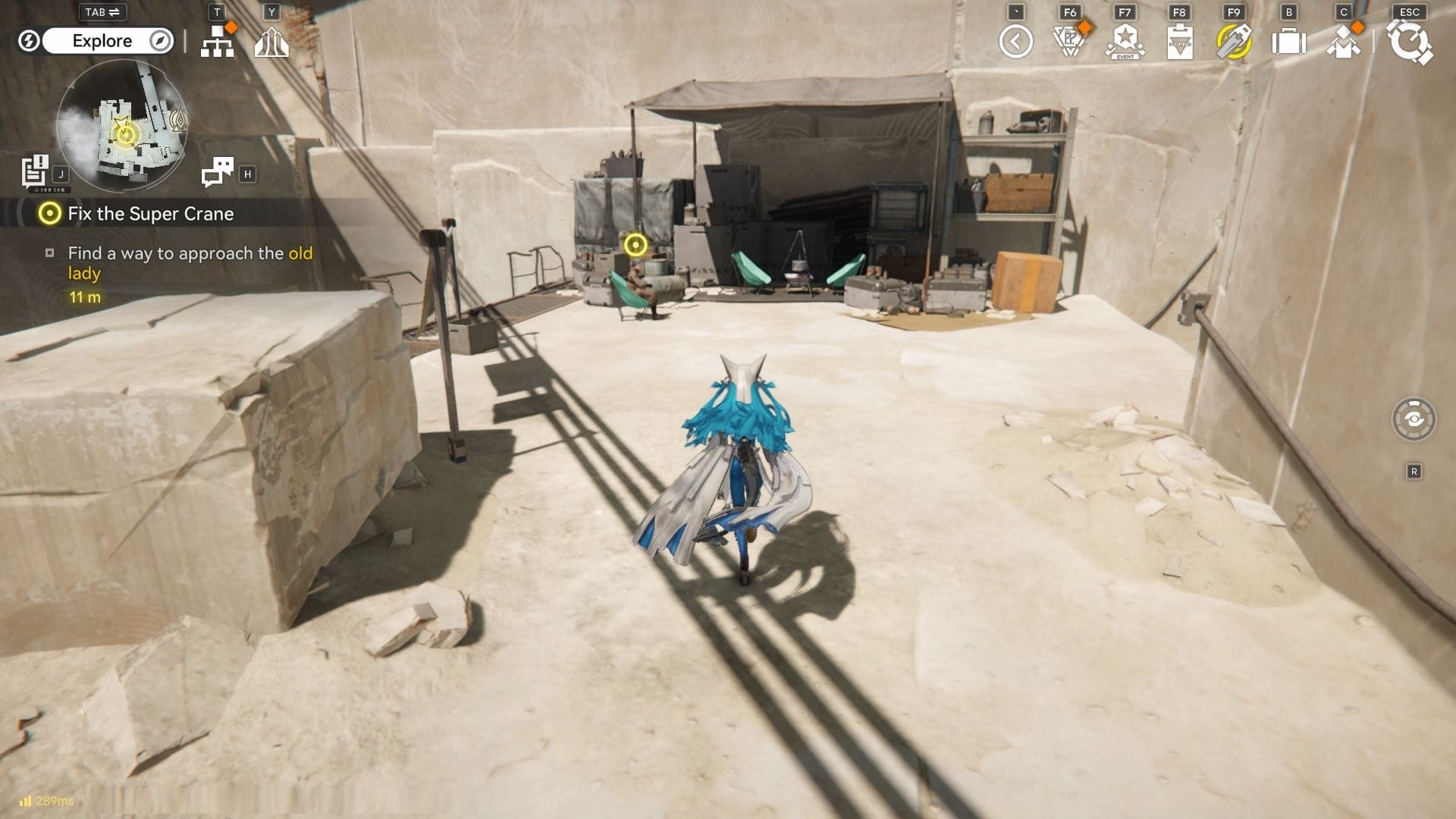The width and height of the screenshot is (1456, 819).
Task: Open the operator character icon
Action: pyautogui.click(x=1343, y=42)
